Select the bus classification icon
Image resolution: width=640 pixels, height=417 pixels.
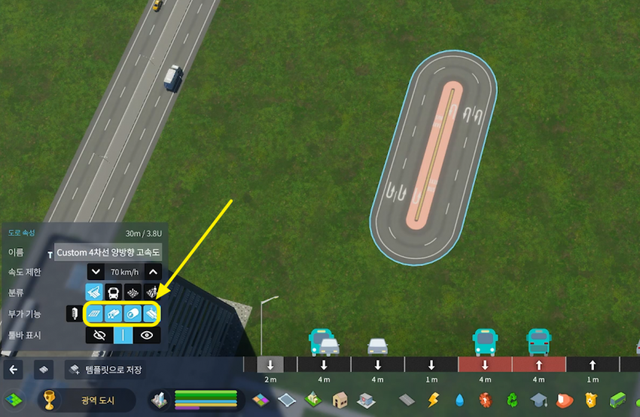point(114,293)
